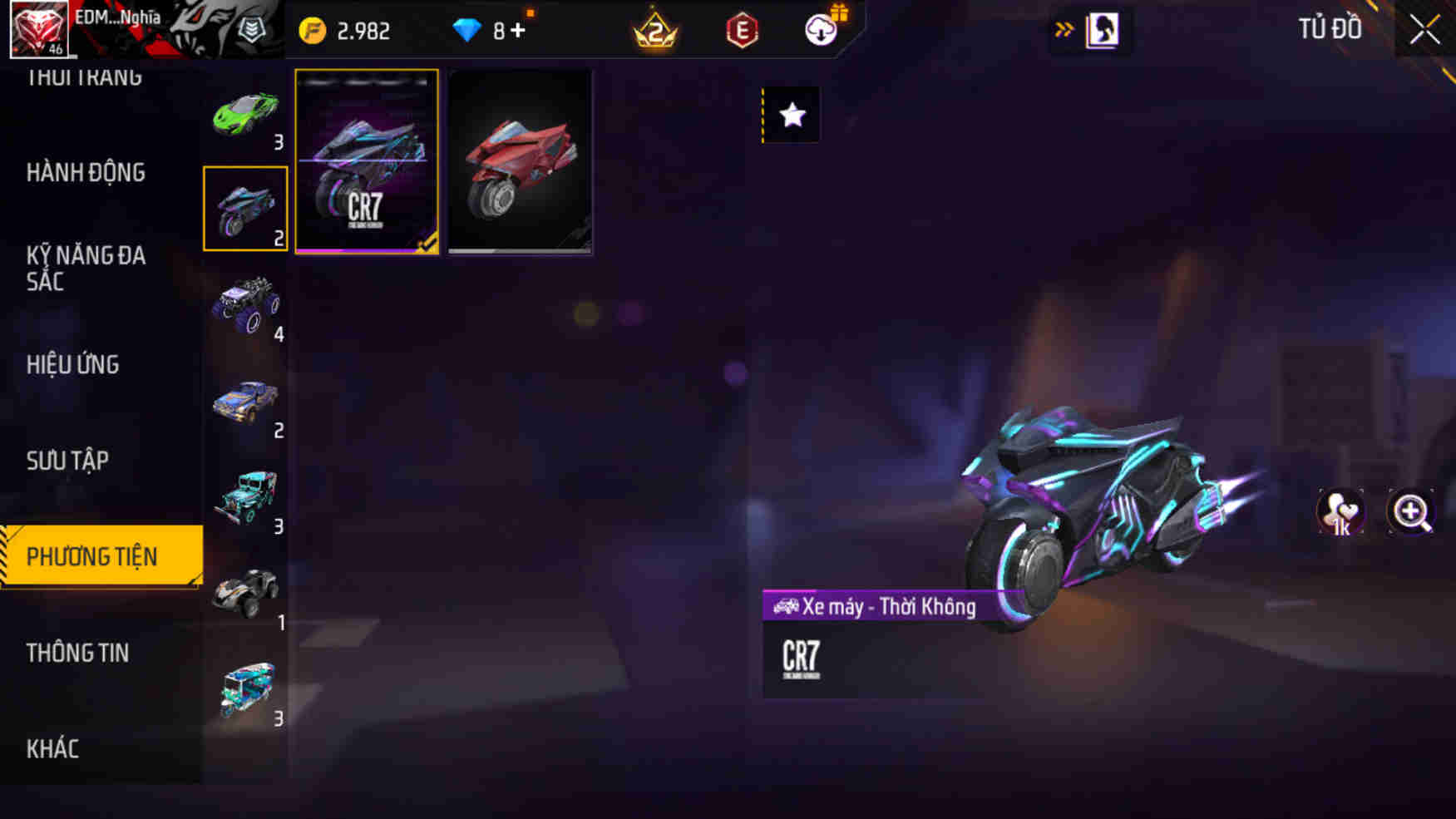Select the red vehicle skin thumbnail
Image resolution: width=1456 pixels, height=819 pixels.
(x=519, y=162)
